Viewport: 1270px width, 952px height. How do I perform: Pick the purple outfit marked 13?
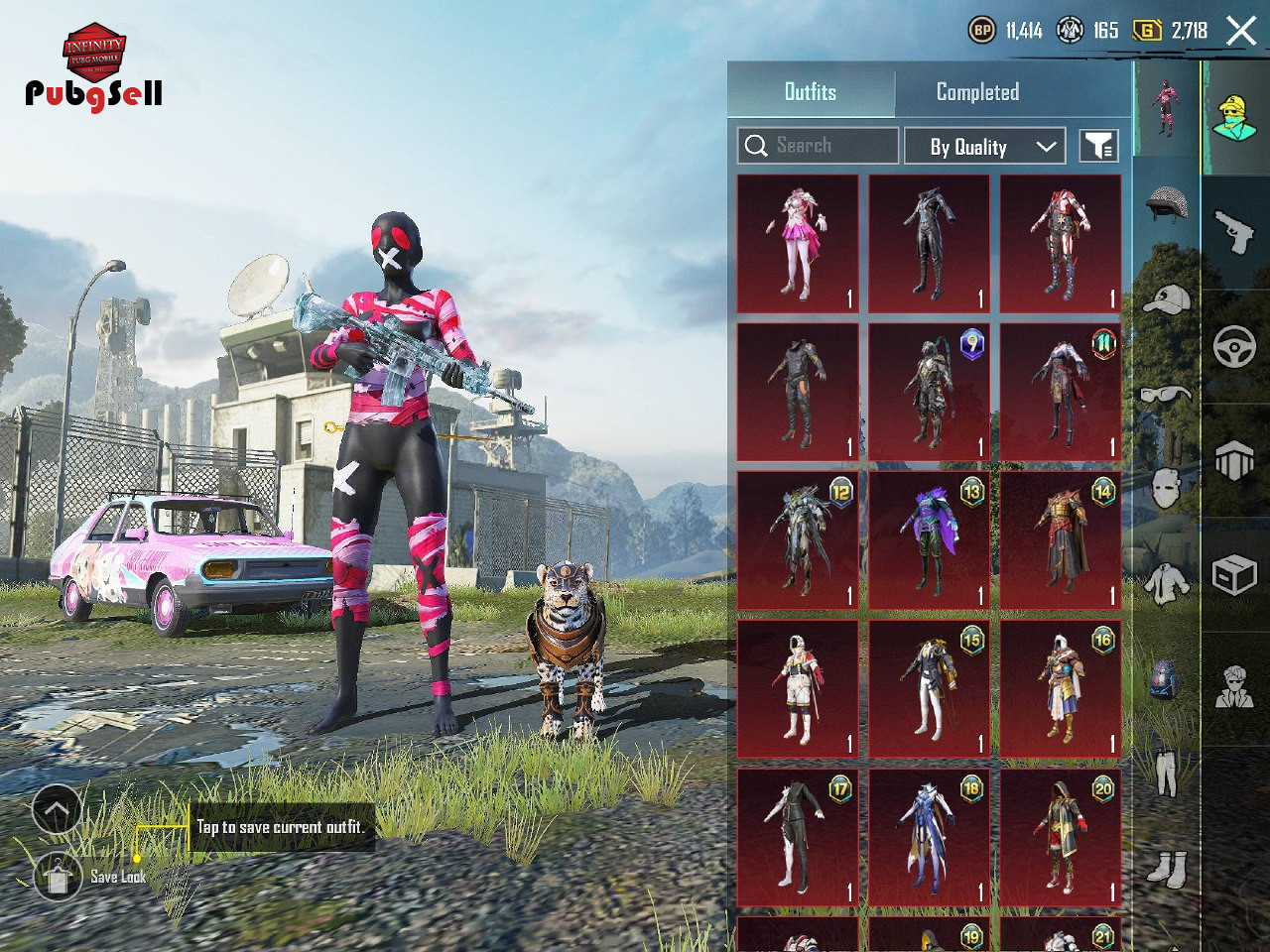click(x=929, y=540)
